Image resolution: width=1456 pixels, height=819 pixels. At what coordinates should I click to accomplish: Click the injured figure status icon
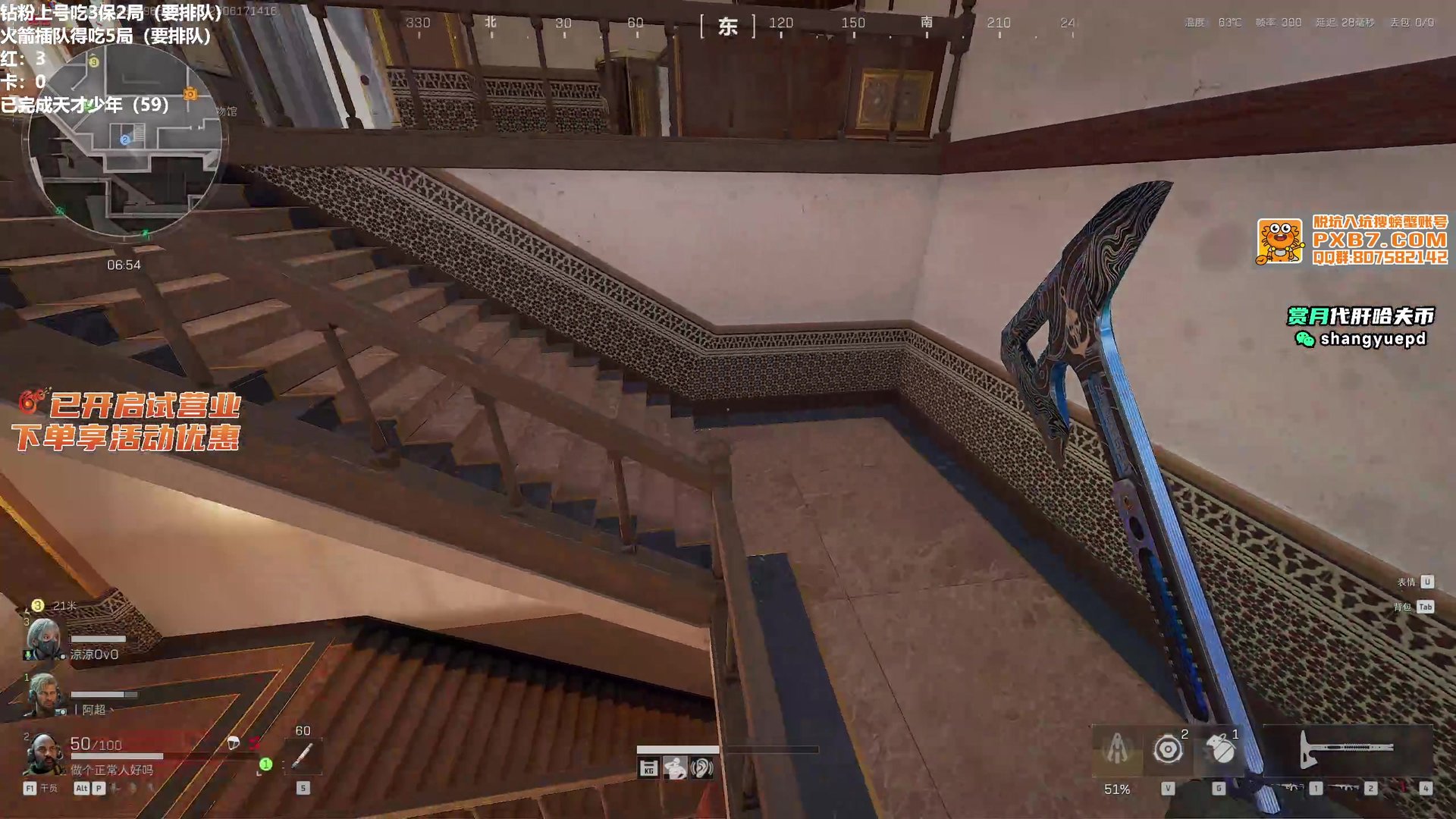(x=675, y=769)
